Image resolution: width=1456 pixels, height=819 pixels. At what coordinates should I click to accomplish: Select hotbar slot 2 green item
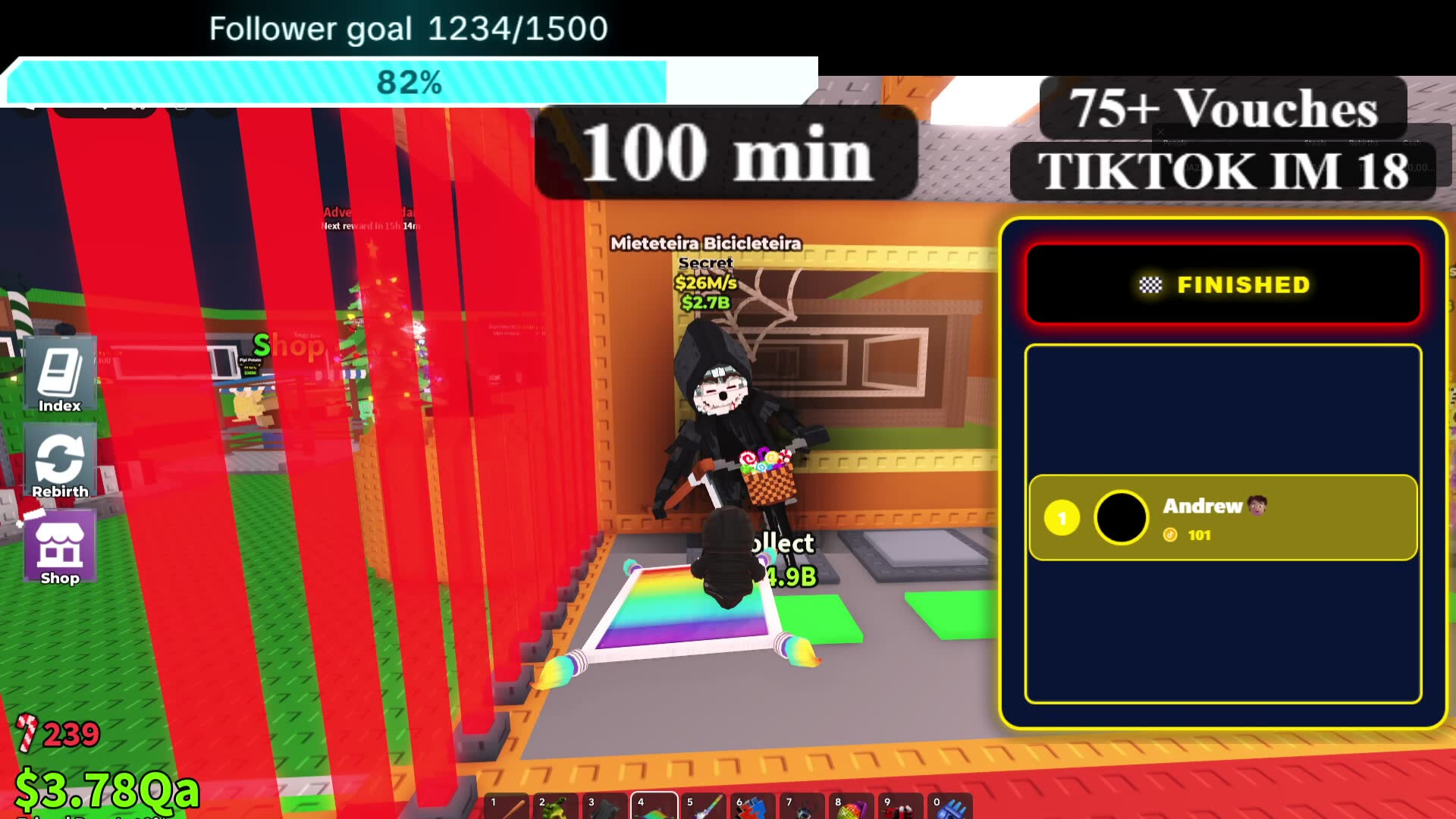pyautogui.click(x=555, y=807)
